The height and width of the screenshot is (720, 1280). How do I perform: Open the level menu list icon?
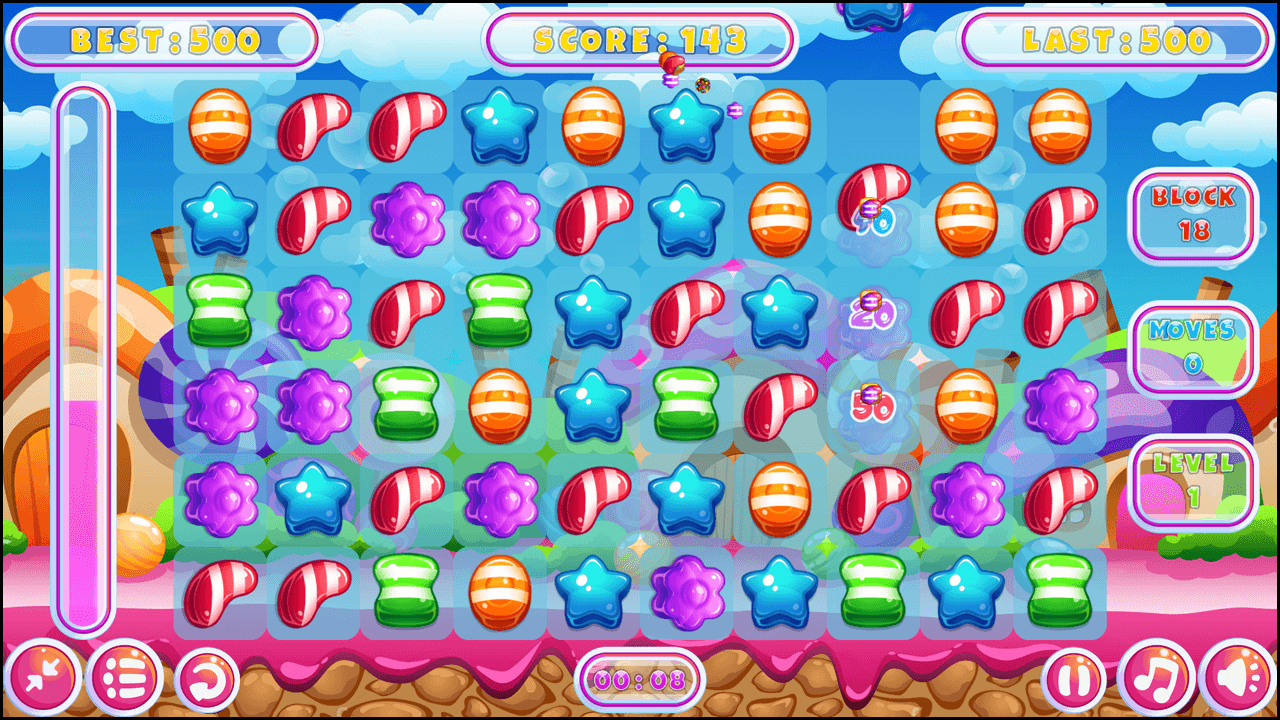pos(124,678)
